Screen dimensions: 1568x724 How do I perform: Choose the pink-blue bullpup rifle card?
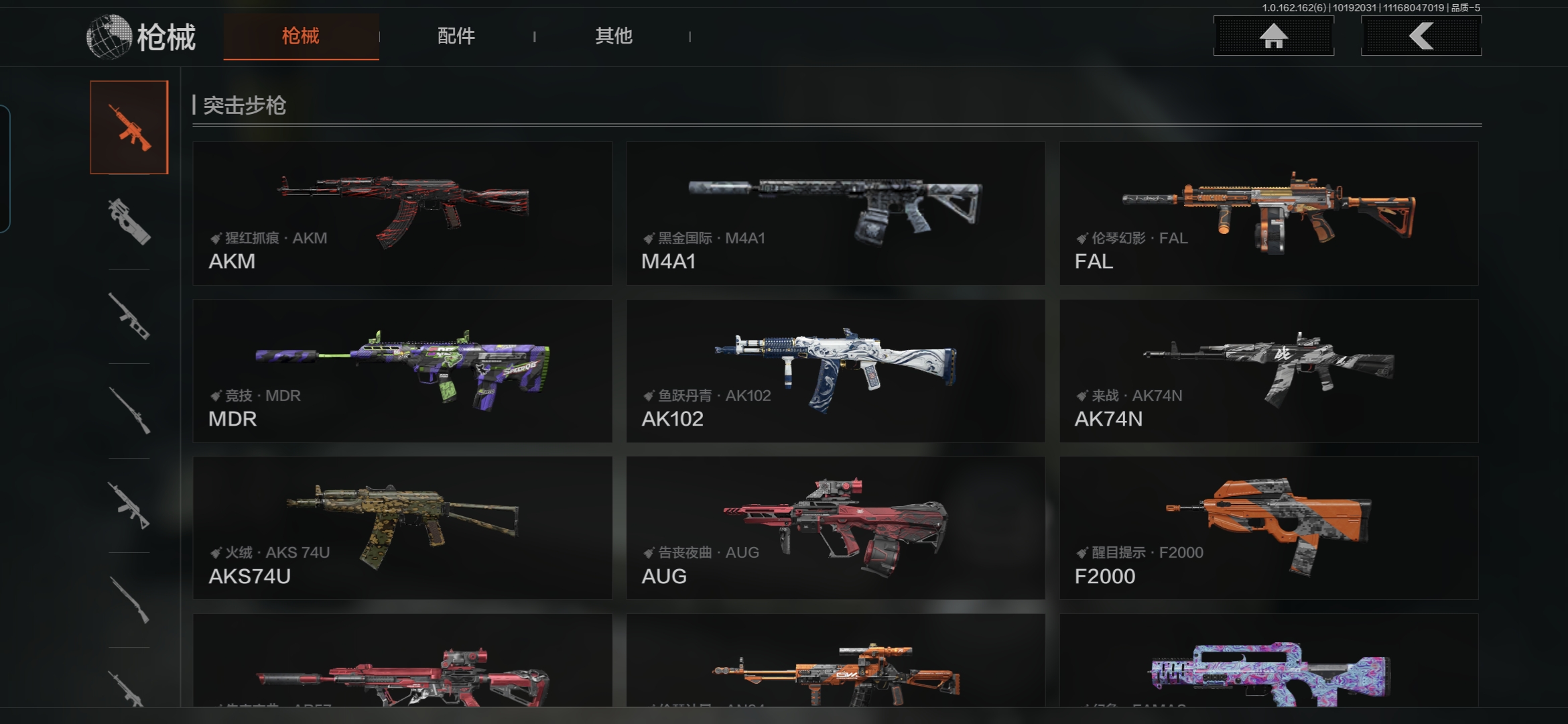click(1268, 664)
